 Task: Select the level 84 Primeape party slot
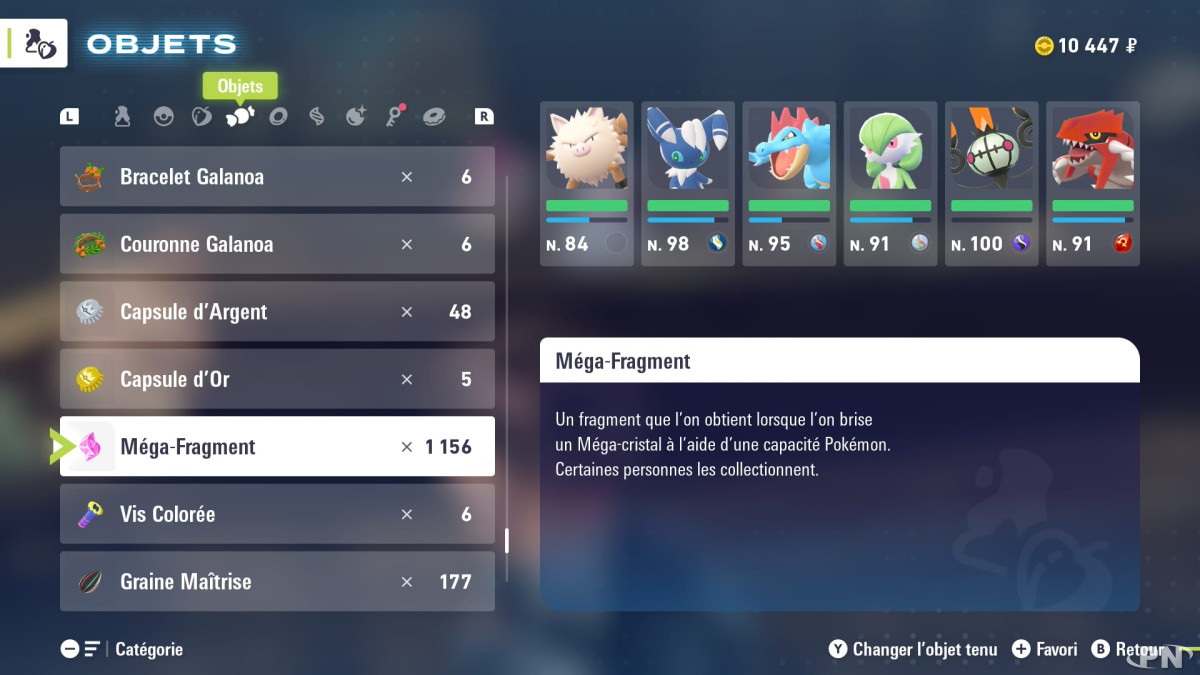pos(586,183)
